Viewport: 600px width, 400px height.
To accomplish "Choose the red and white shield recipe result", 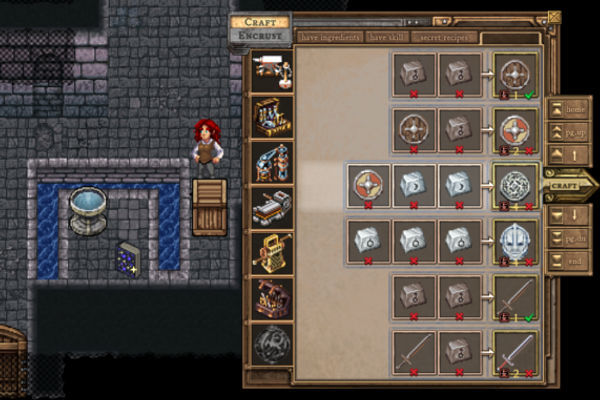I will pyautogui.click(x=516, y=129).
